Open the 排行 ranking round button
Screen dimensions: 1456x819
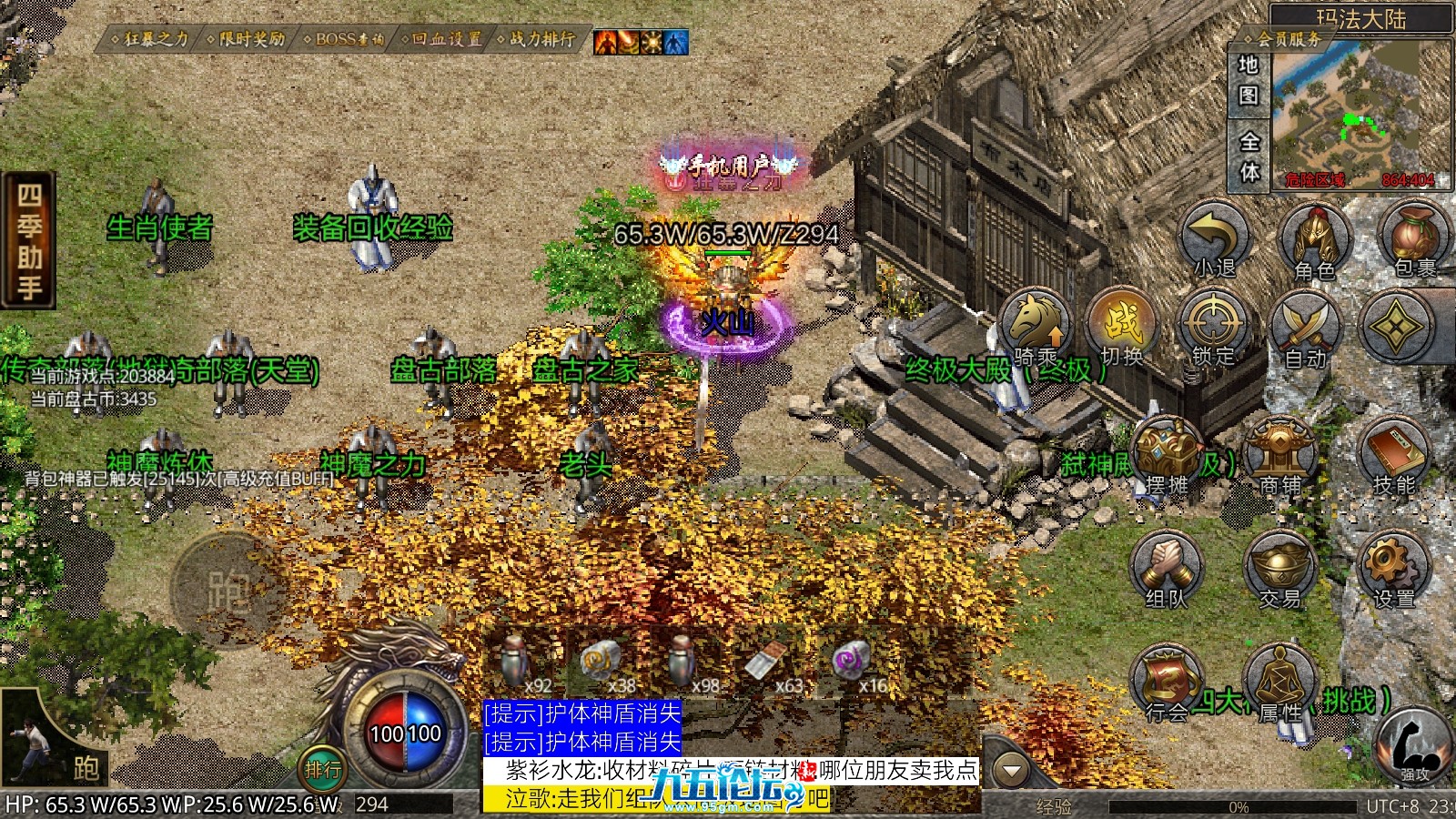coord(322,770)
